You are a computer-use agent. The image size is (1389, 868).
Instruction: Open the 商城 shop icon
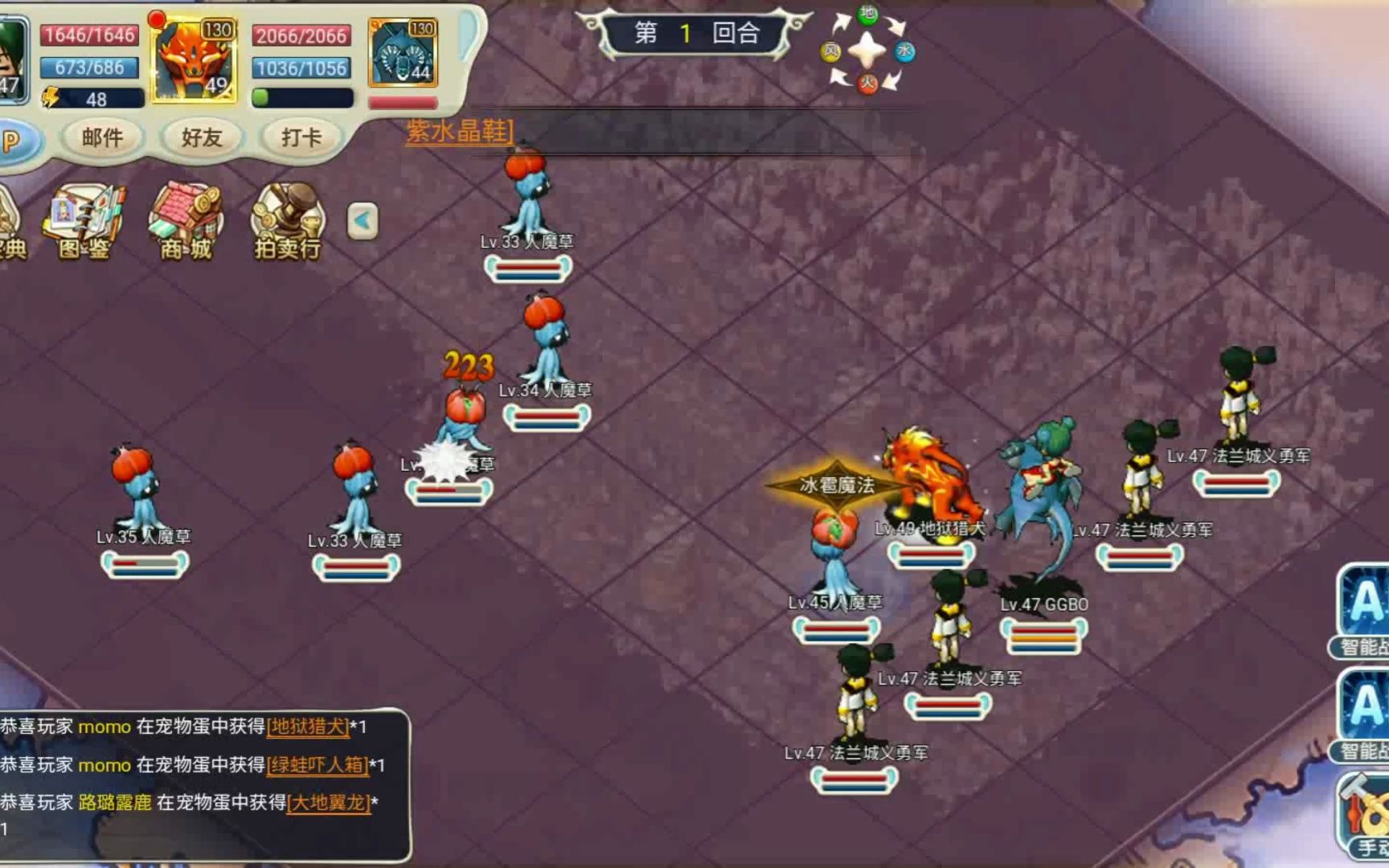coord(186,222)
